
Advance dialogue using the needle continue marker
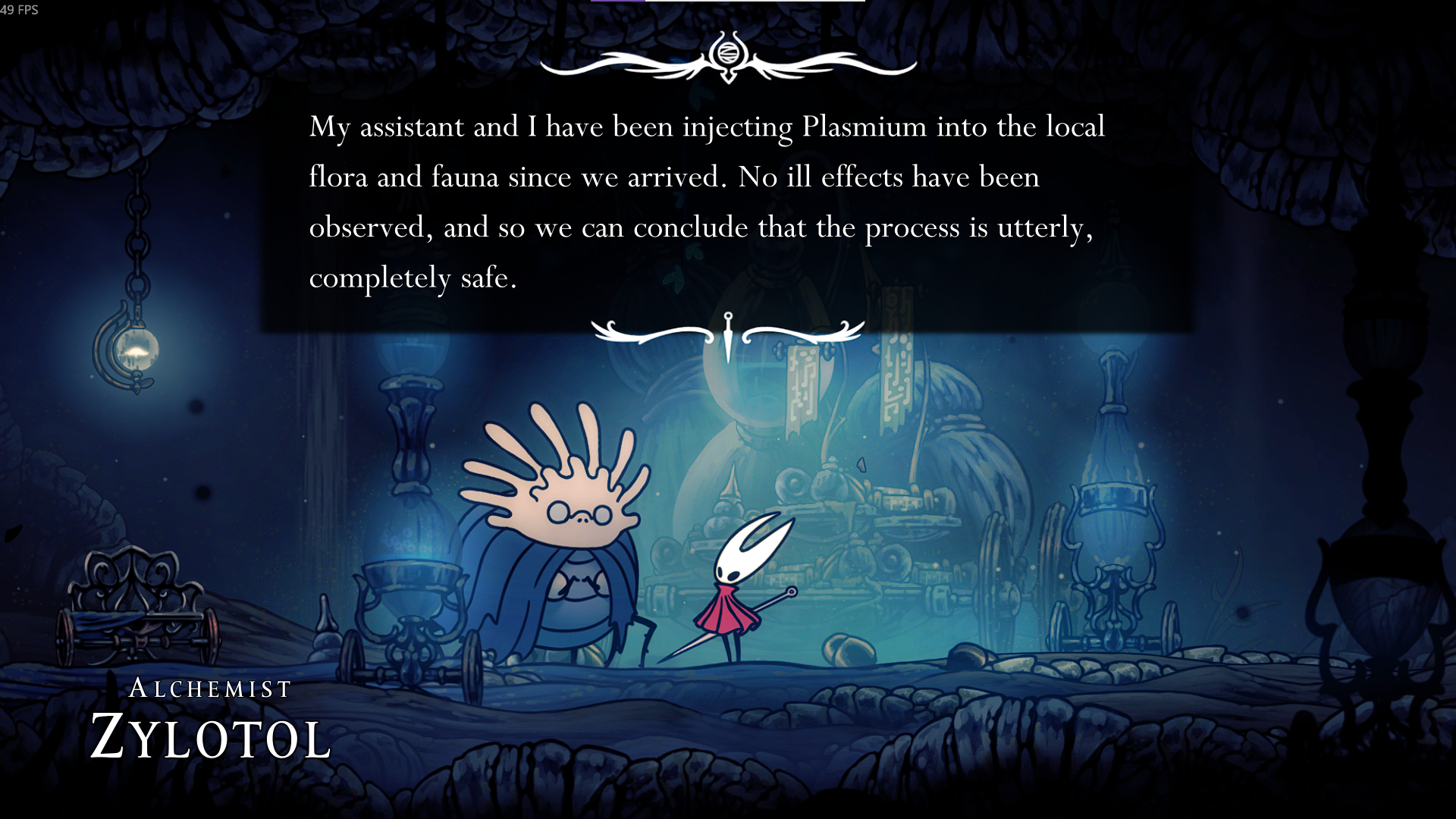(728, 336)
